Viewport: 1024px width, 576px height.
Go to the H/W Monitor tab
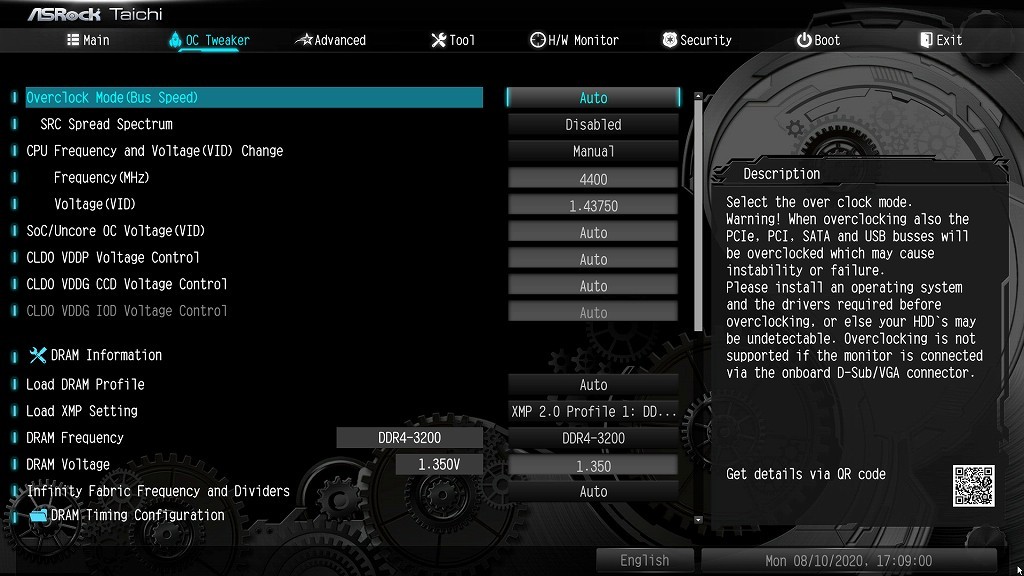tap(574, 40)
